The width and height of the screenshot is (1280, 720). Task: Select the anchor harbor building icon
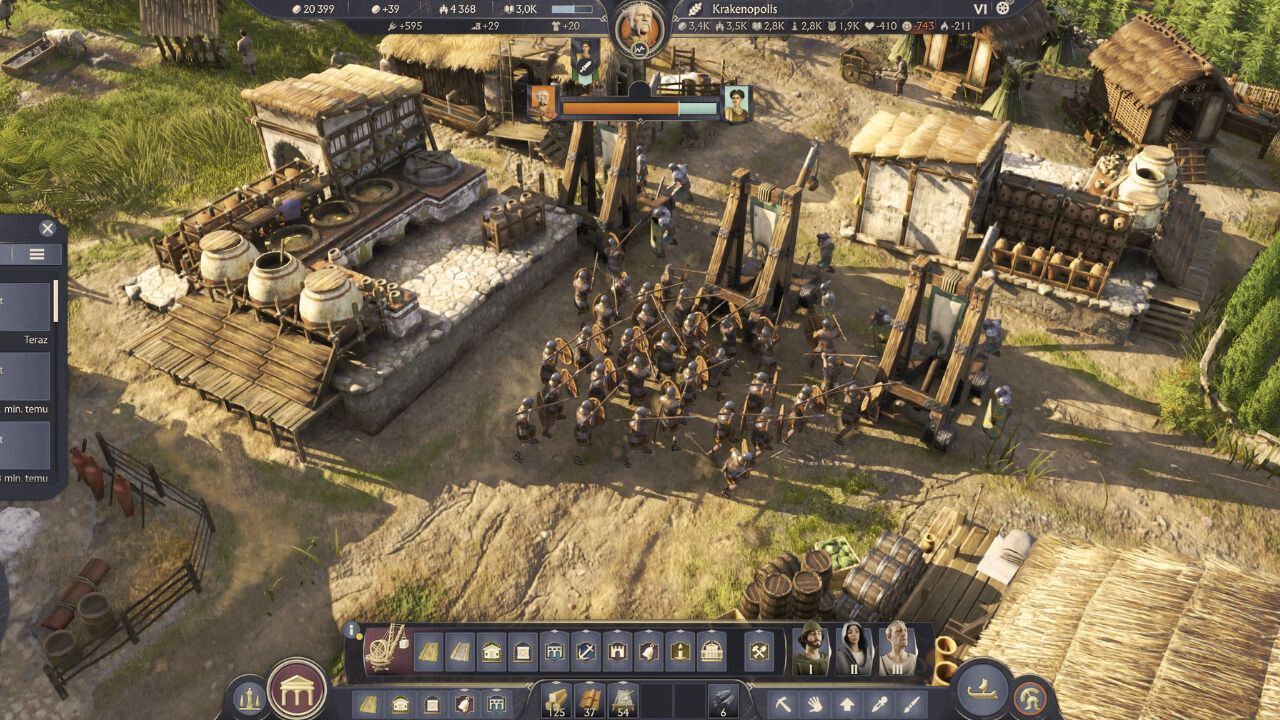coord(586,651)
